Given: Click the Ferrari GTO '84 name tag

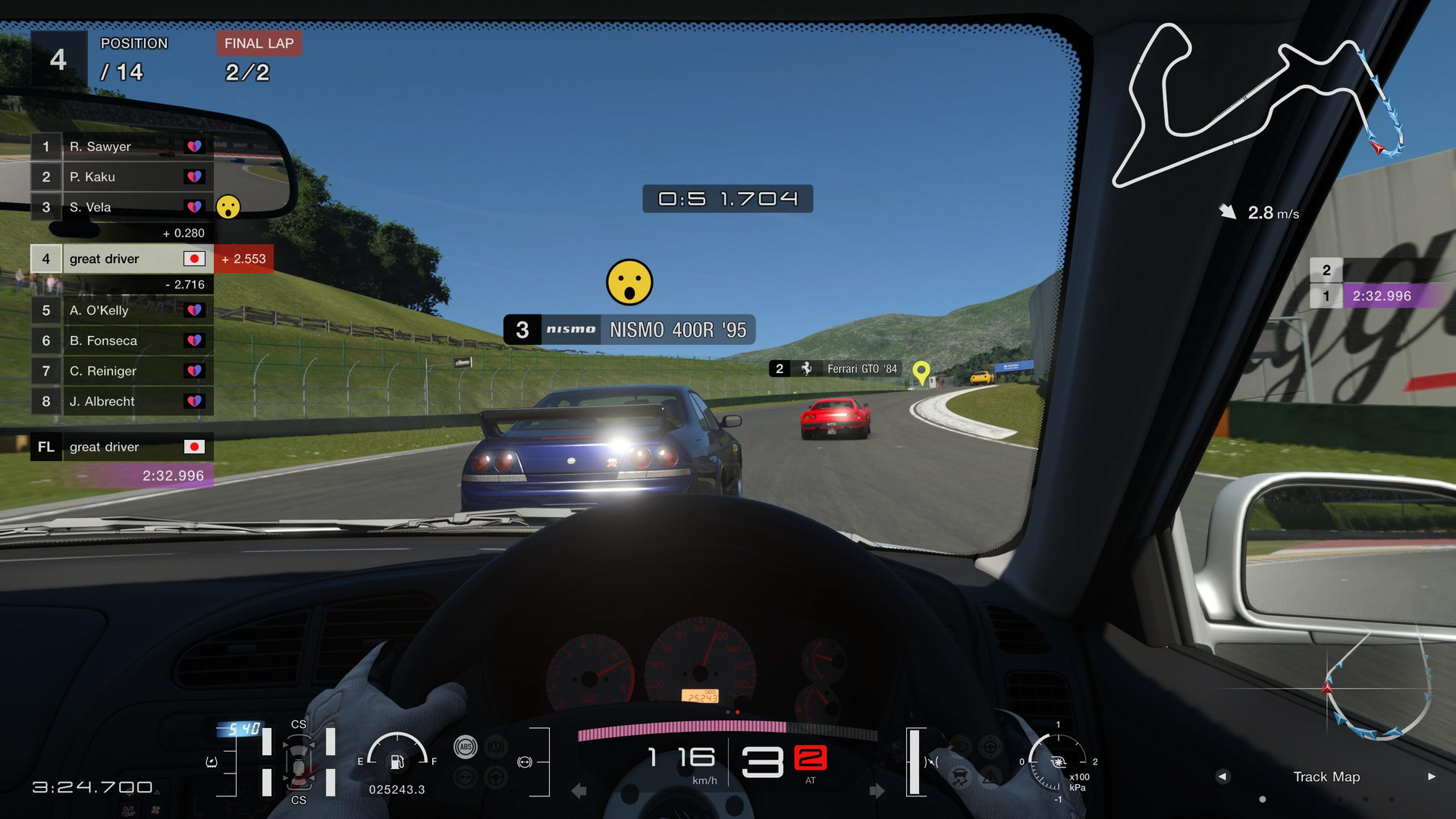Looking at the screenshot, I should point(835,369).
